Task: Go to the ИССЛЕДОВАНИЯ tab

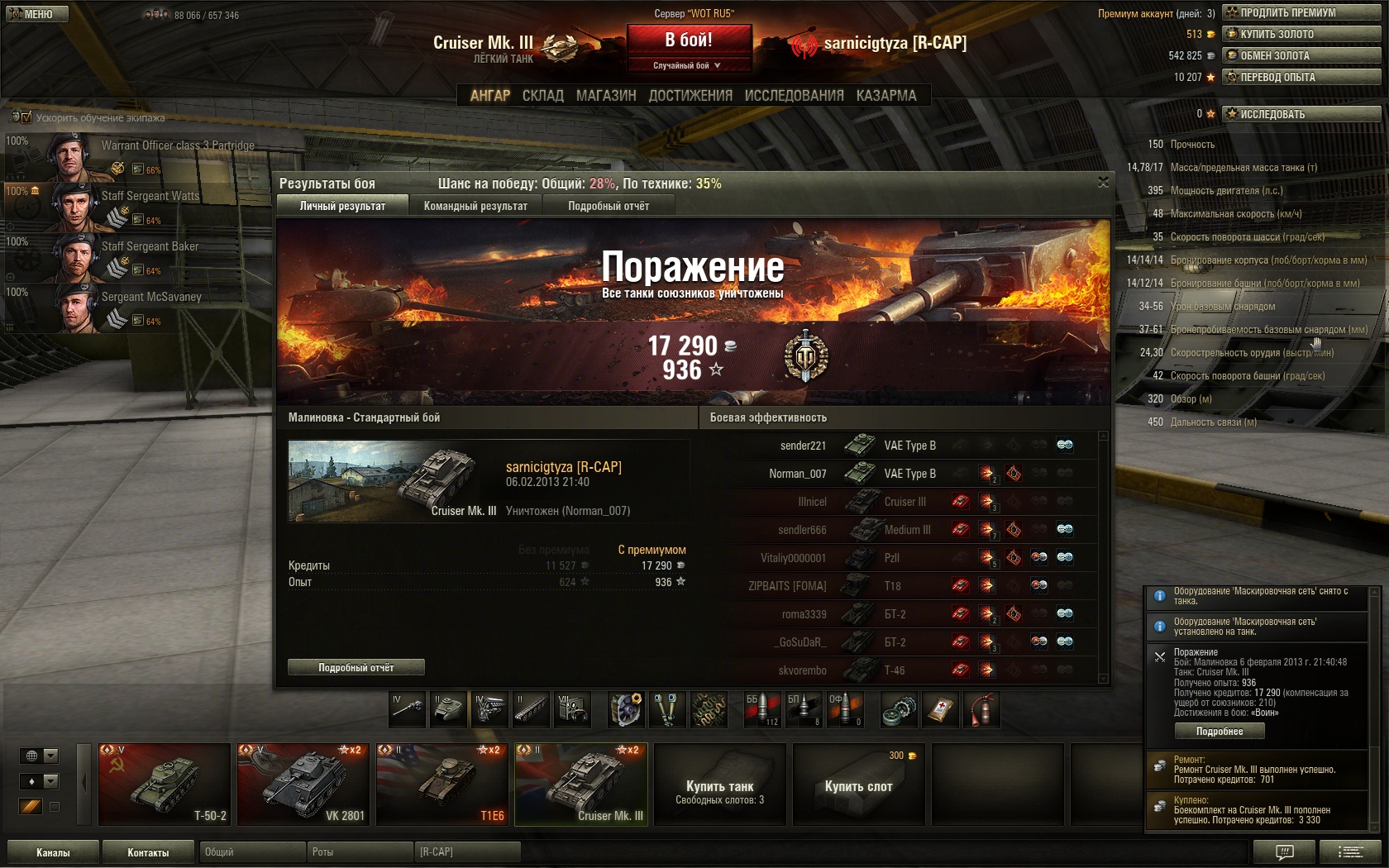Action: tap(794, 96)
